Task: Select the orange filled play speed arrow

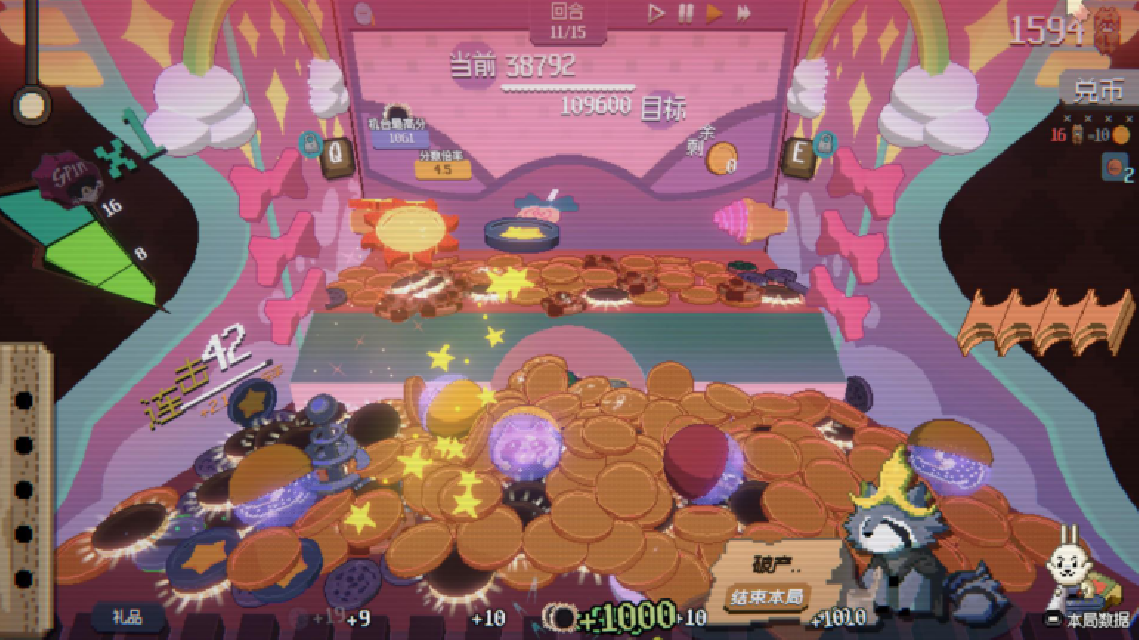Action: point(714,13)
